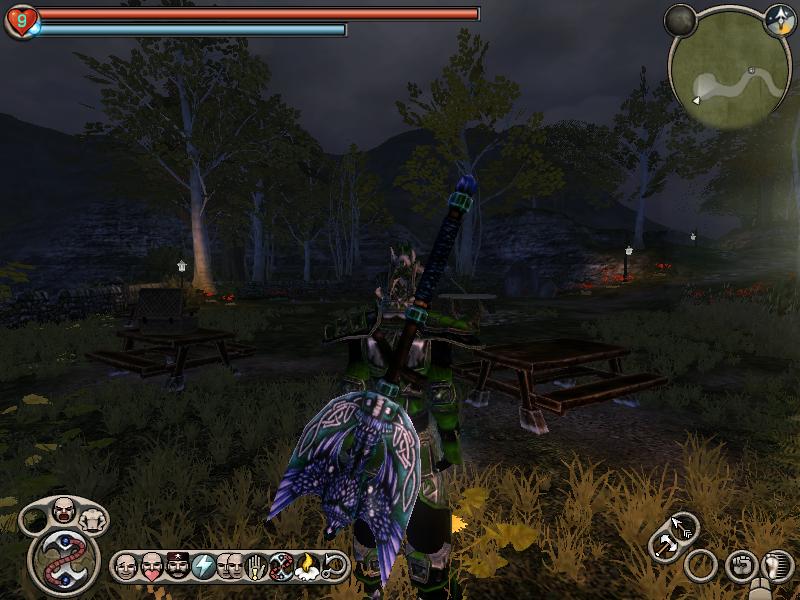Image resolution: width=800 pixels, height=600 pixels.
Task: Click the small red serpent icon
Action: coord(281,567)
